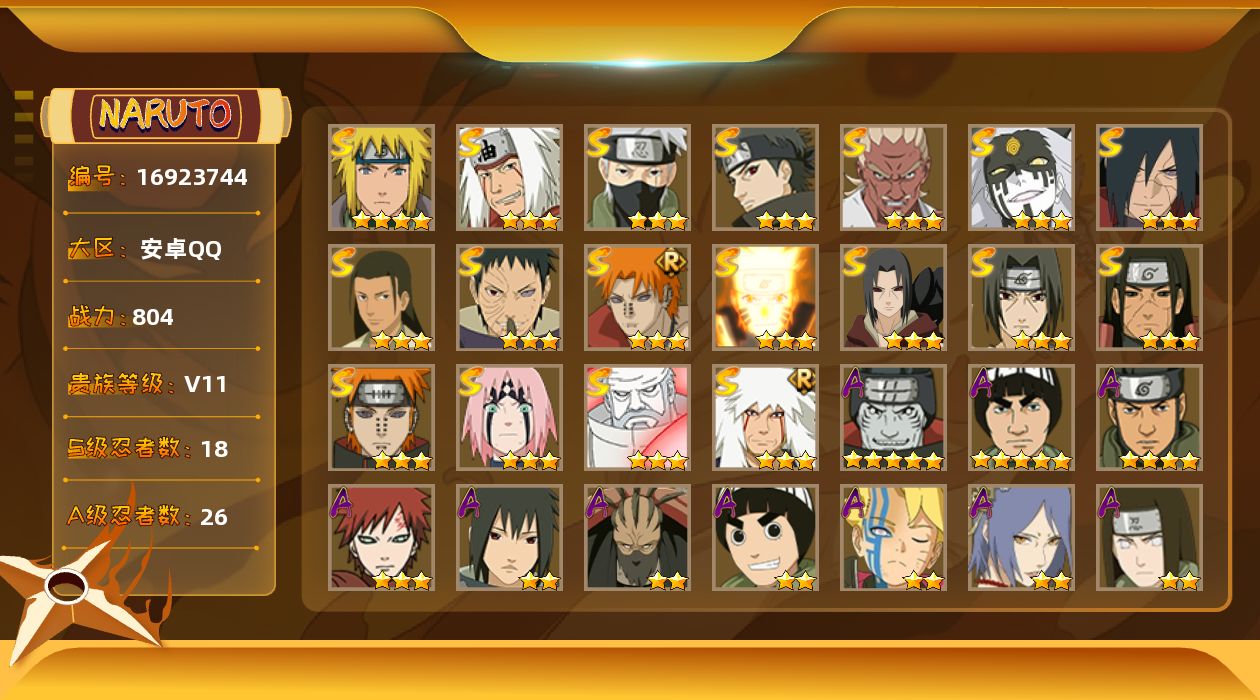Select the Might Guy portrait
Viewport: 1260px width, 700px height.
[1021, 418]
